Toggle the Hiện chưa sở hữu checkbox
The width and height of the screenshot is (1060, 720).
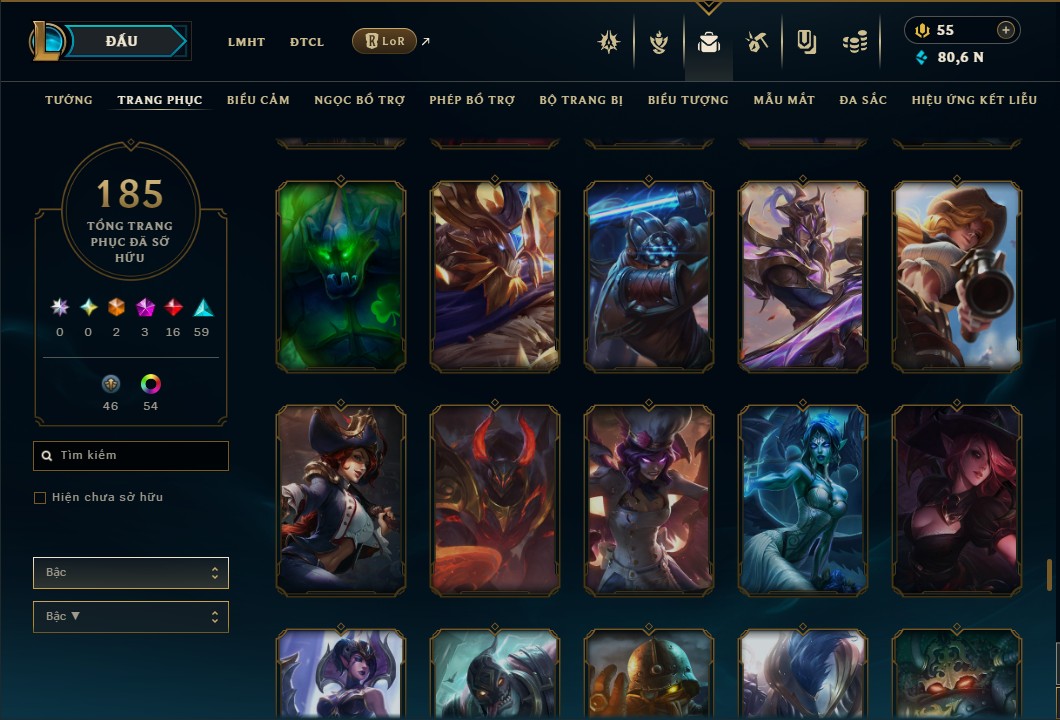coord(40,498)
